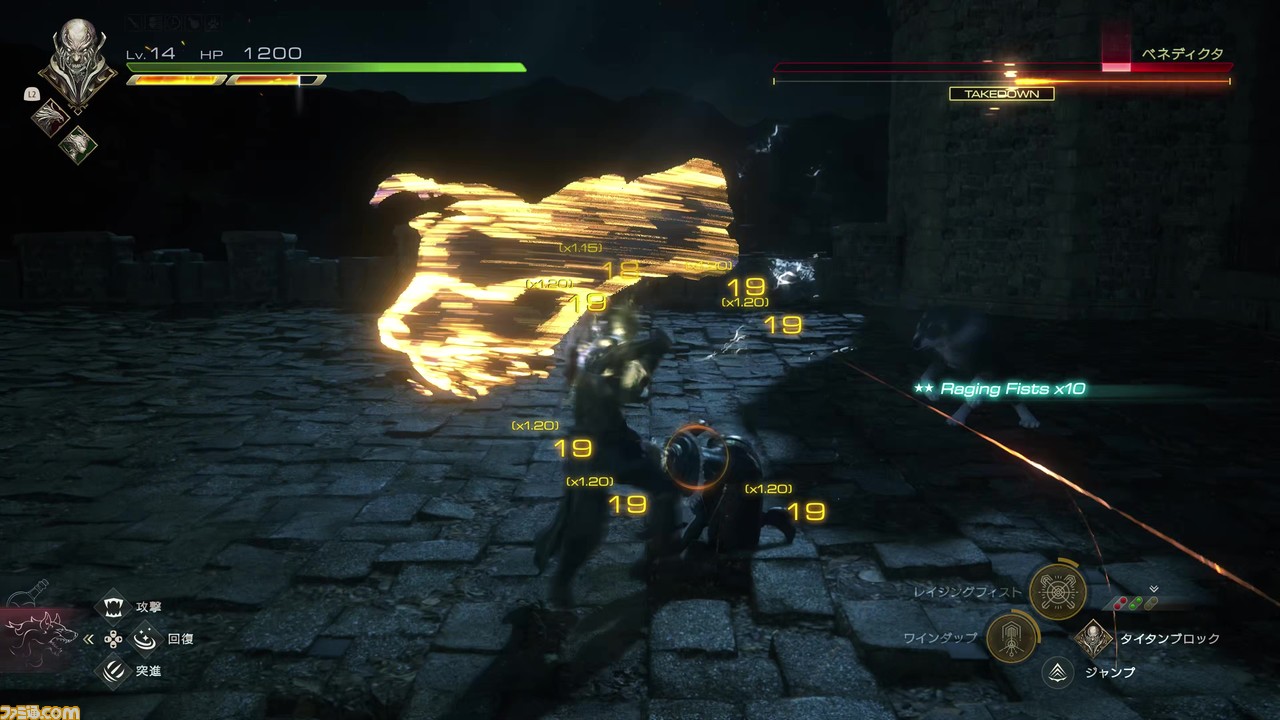The image size is (1280, 720).
Task: Switch to the Phoenix Eikon icon
Action: (50, 117)
